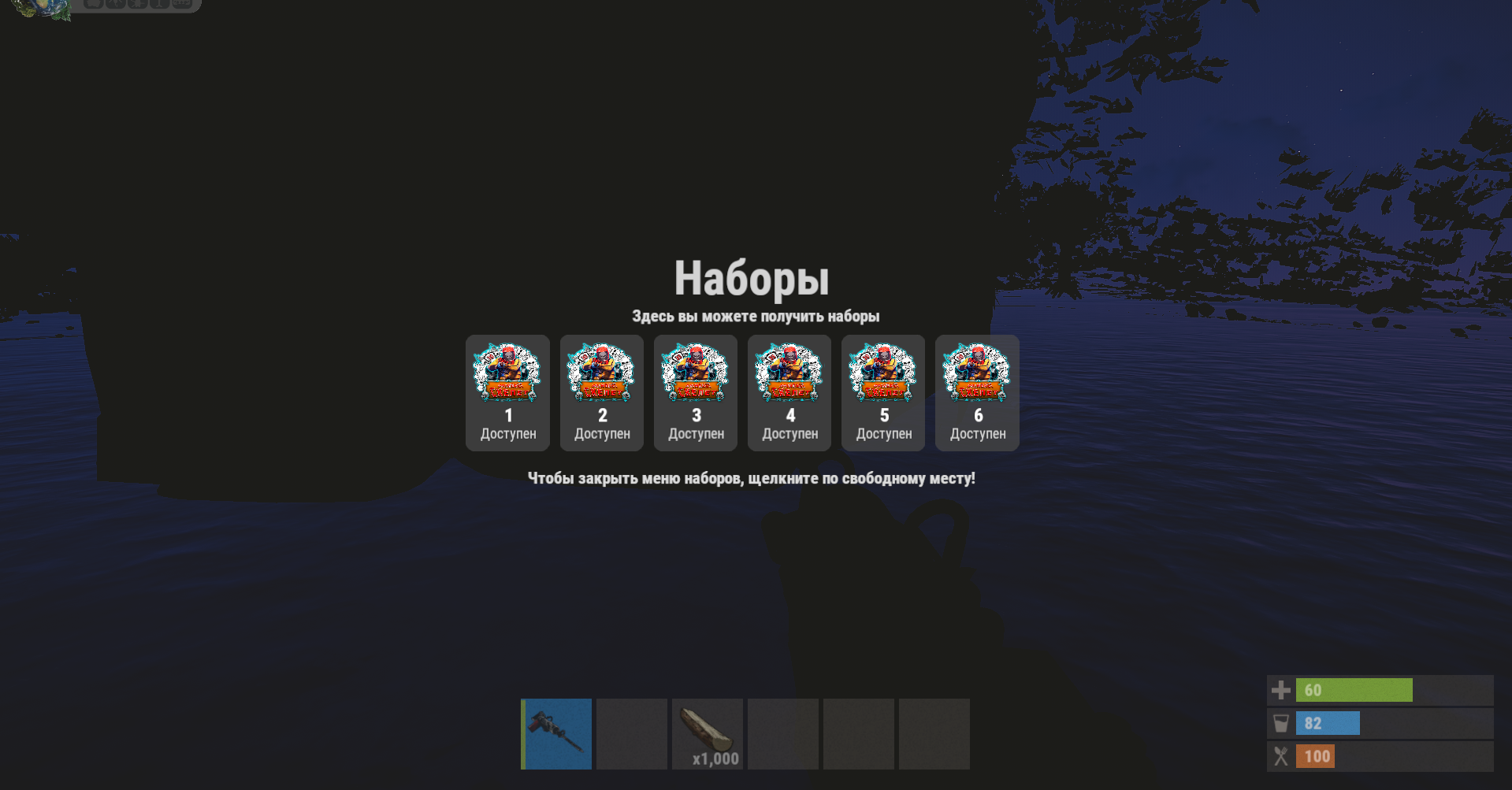This screenshot has width=1512, height=790.
Task: Click the food utensils icon
Action: coord(1280,755)
